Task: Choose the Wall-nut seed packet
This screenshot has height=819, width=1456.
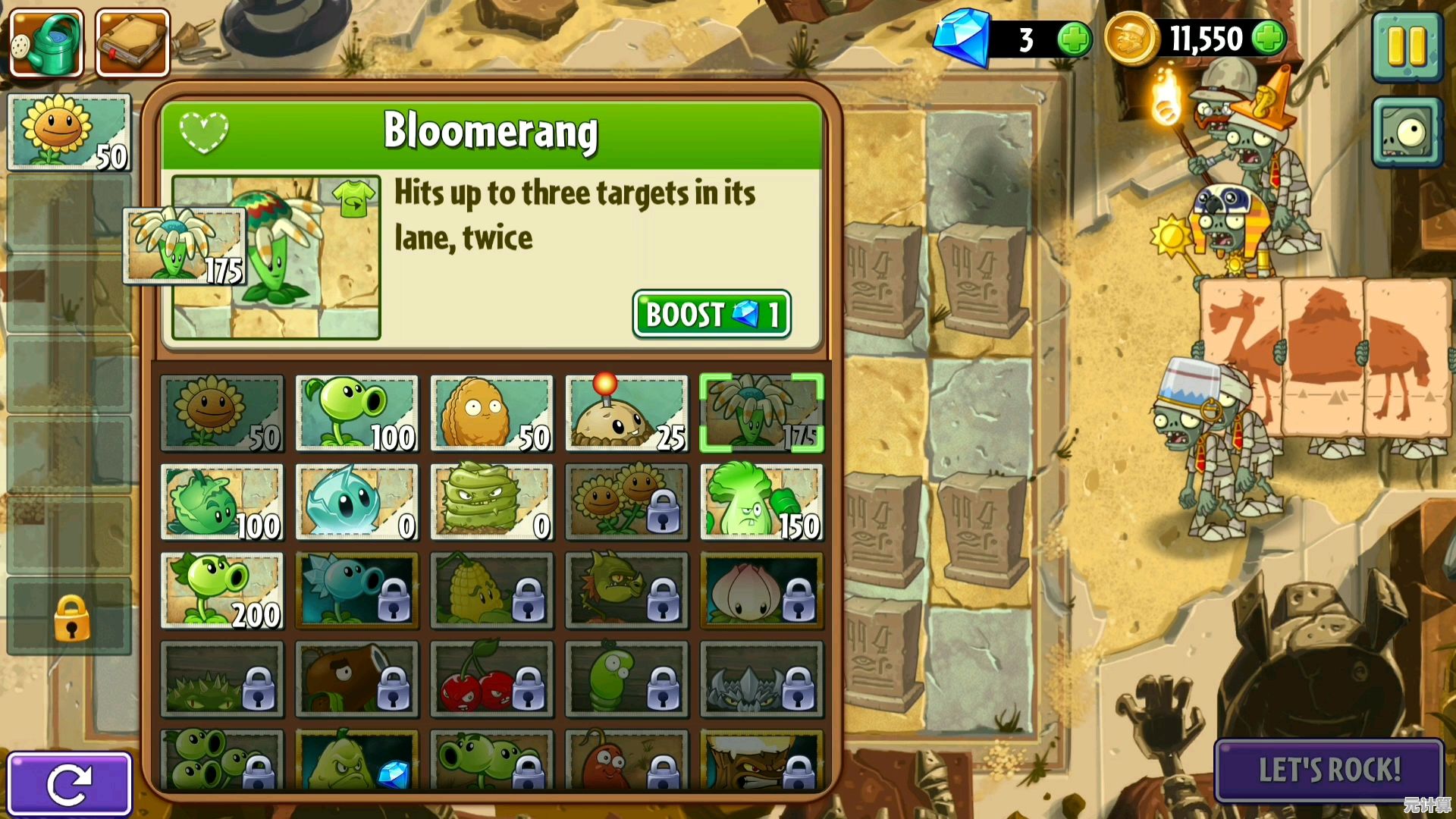Action: click(491, 413)
